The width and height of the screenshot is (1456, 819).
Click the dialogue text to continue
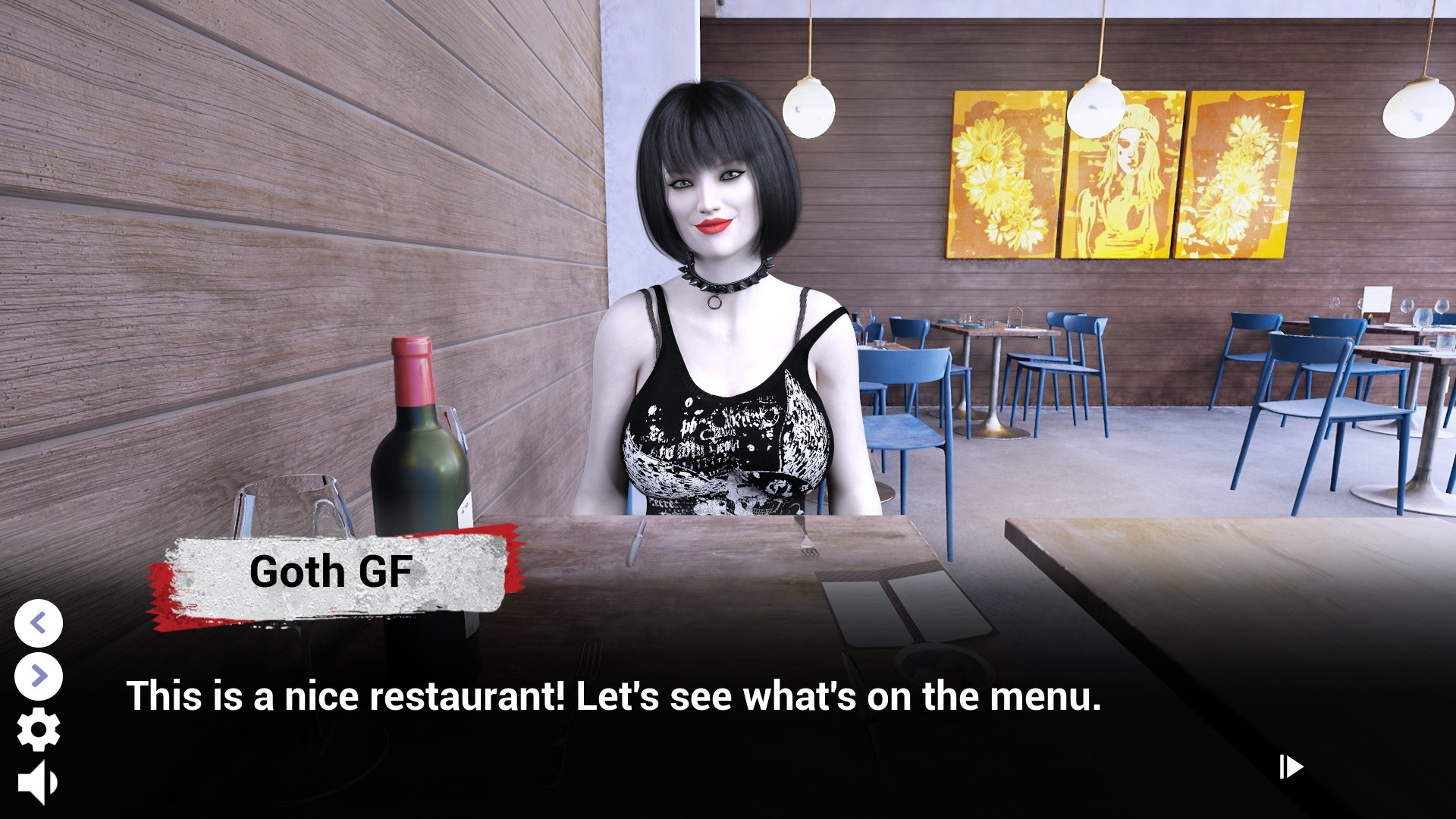click(614, 695)
